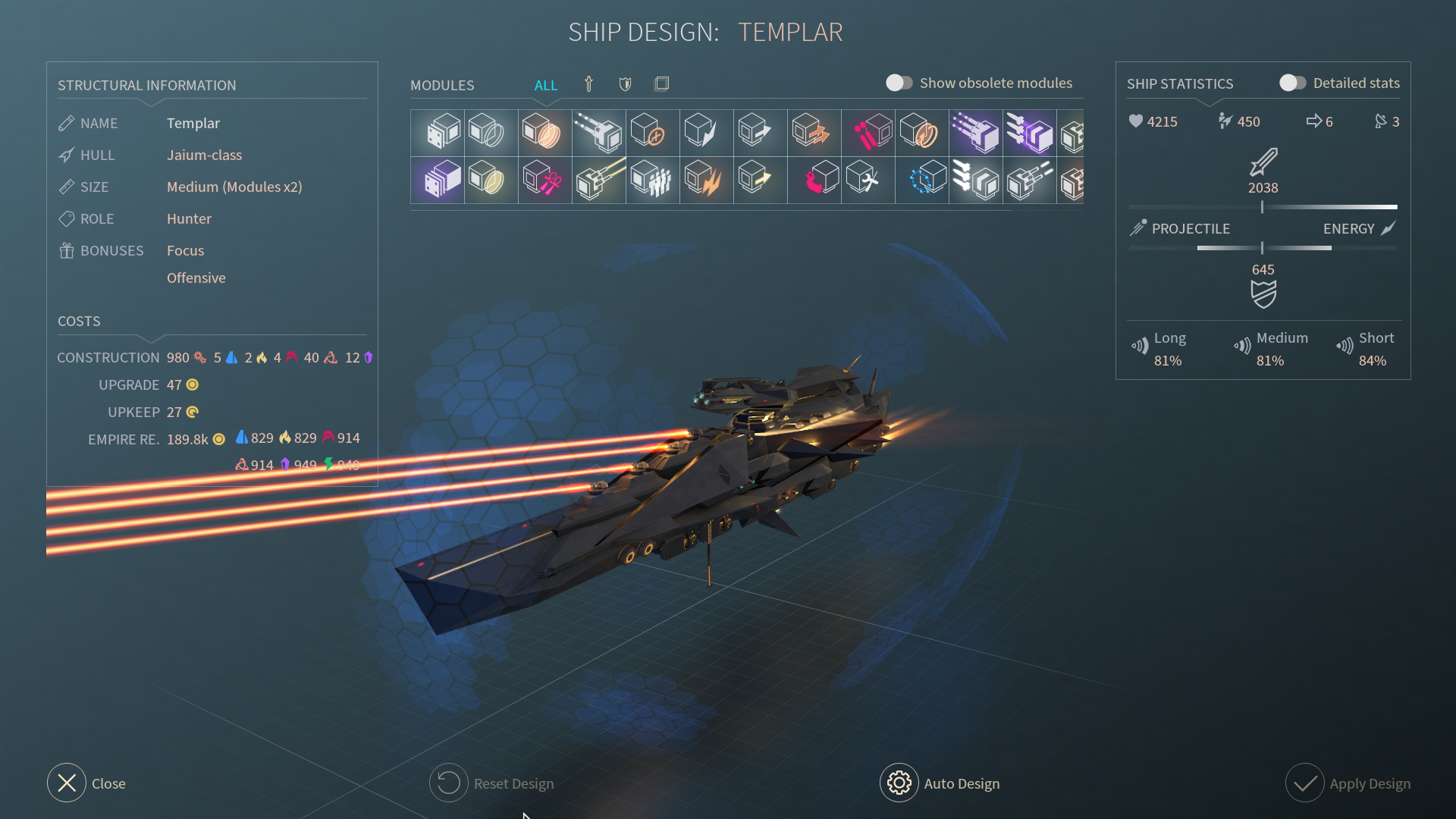Filter modules by weapon sword tab
Viewport: 1456px width, 819px height.
tap(588, 84)
